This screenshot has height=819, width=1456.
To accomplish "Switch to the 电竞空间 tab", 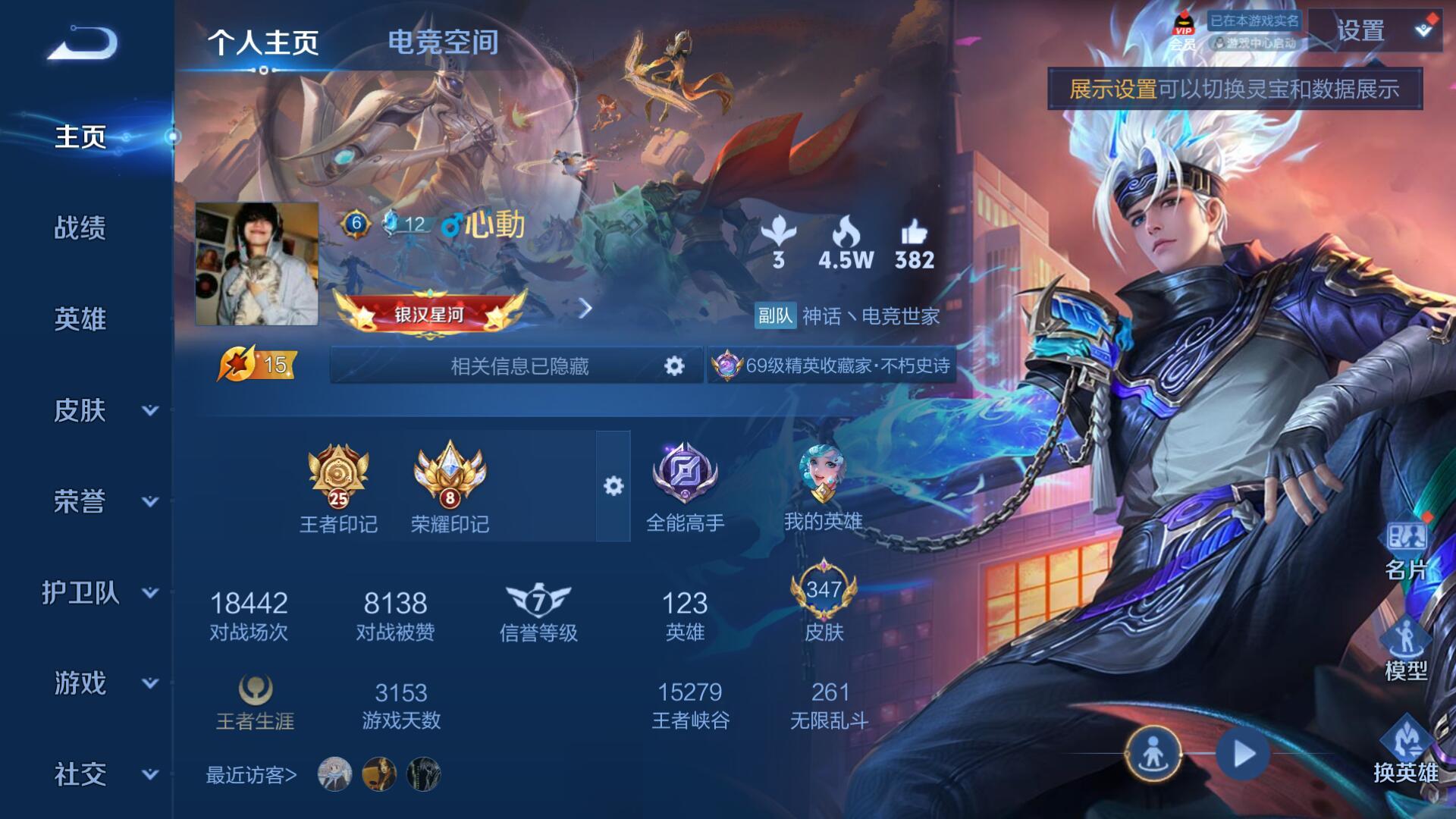I will click(443, 42).
